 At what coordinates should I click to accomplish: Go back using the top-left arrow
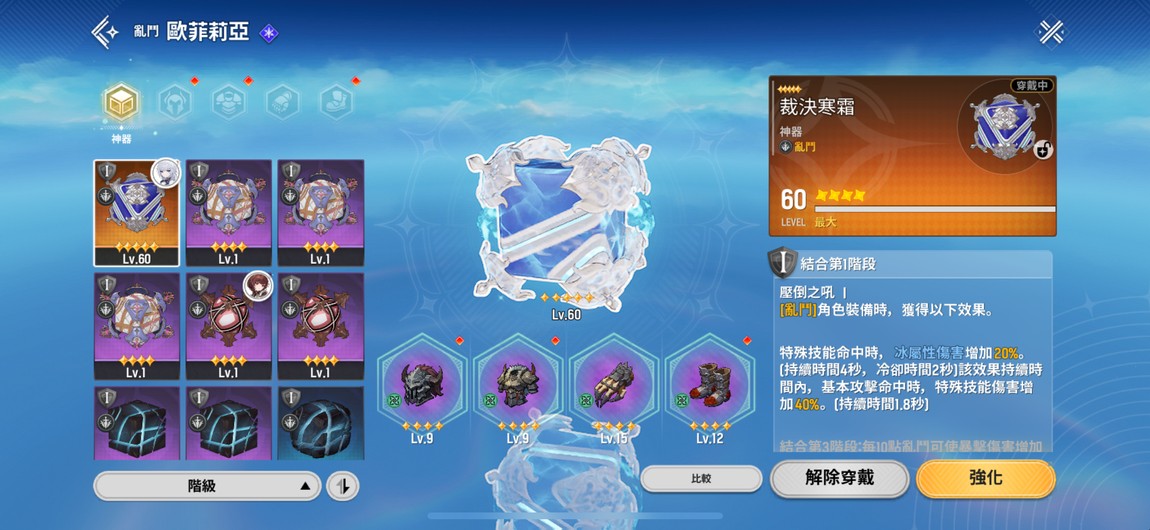[105, 32]
